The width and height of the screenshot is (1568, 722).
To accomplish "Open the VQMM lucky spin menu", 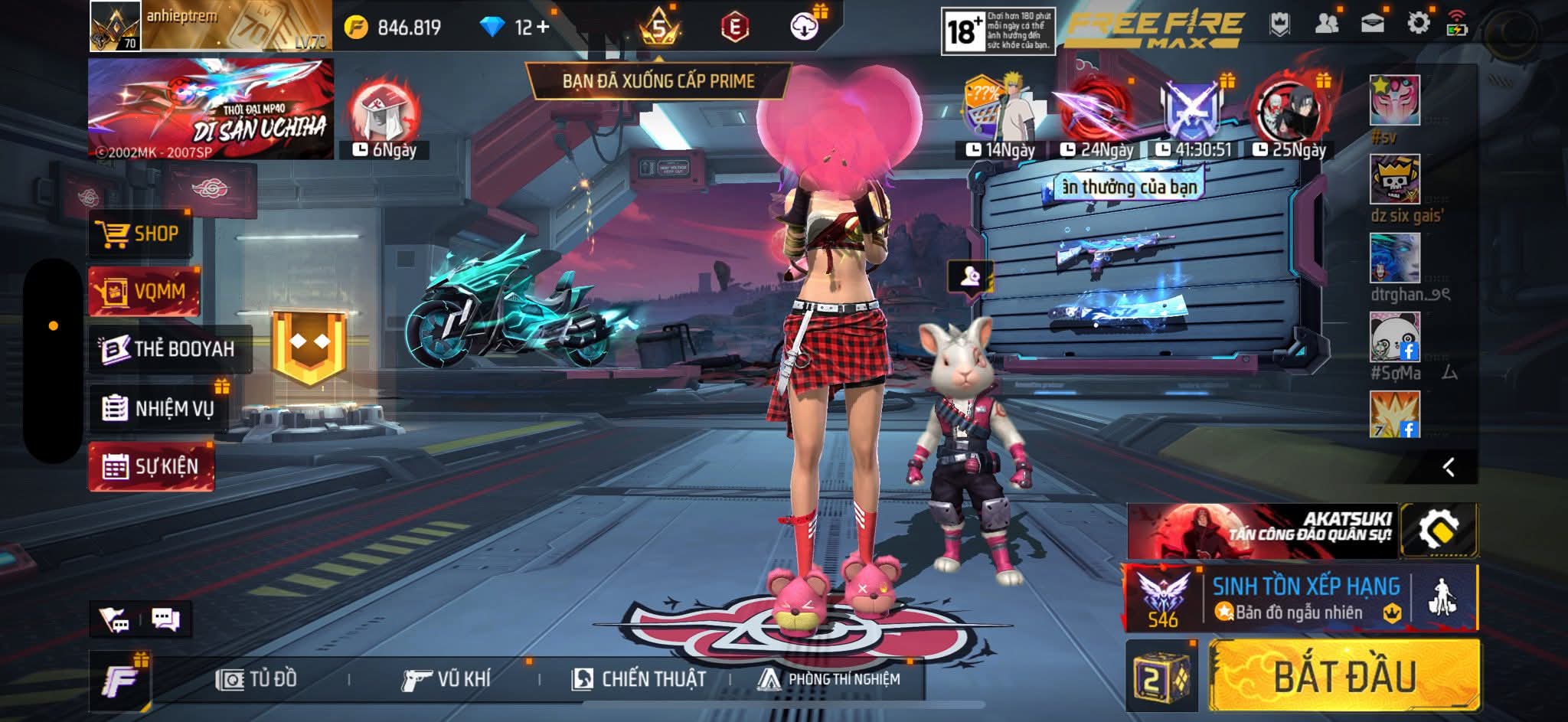I will 145,292.
